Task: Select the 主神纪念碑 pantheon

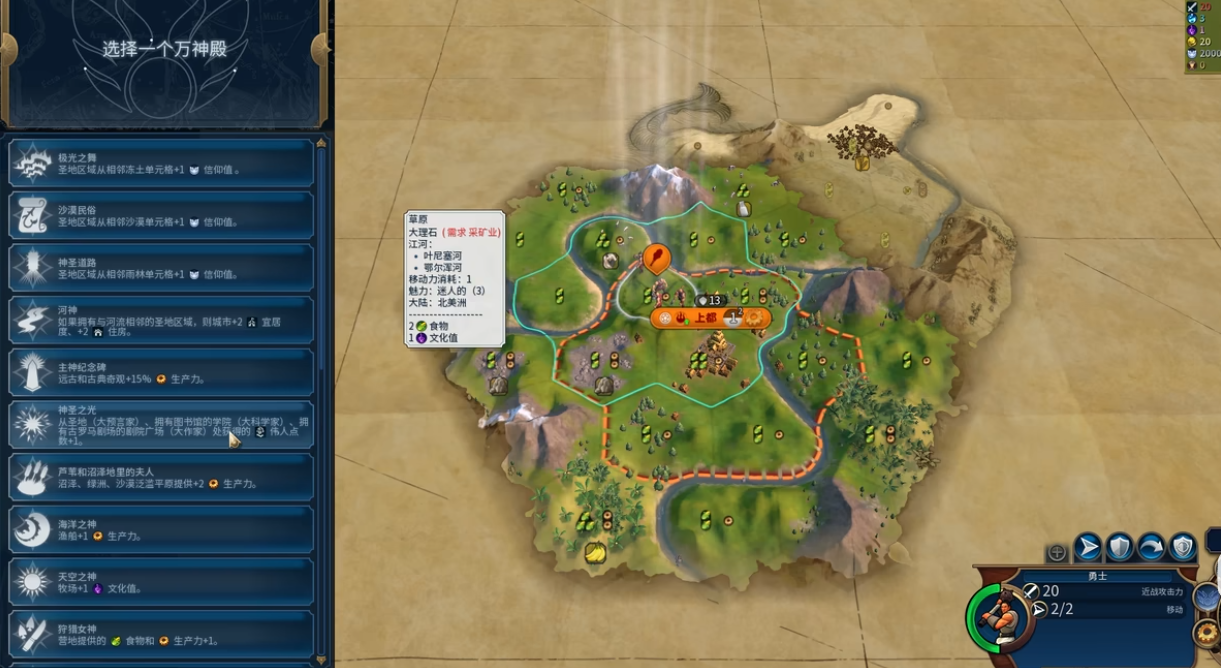Action: pos(160,372)
